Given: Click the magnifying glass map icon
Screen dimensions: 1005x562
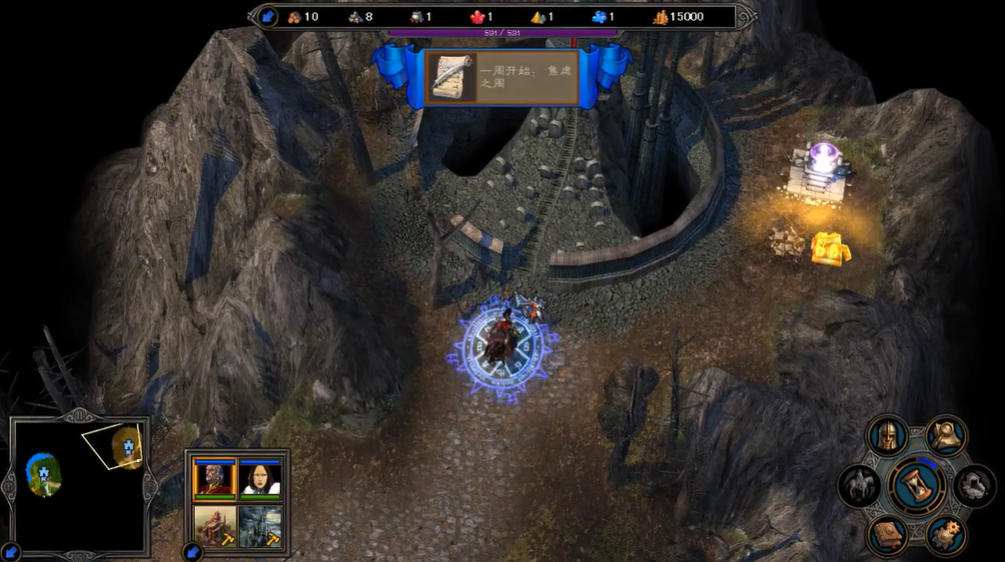Looking at the screenshot, I should [945, 434].
